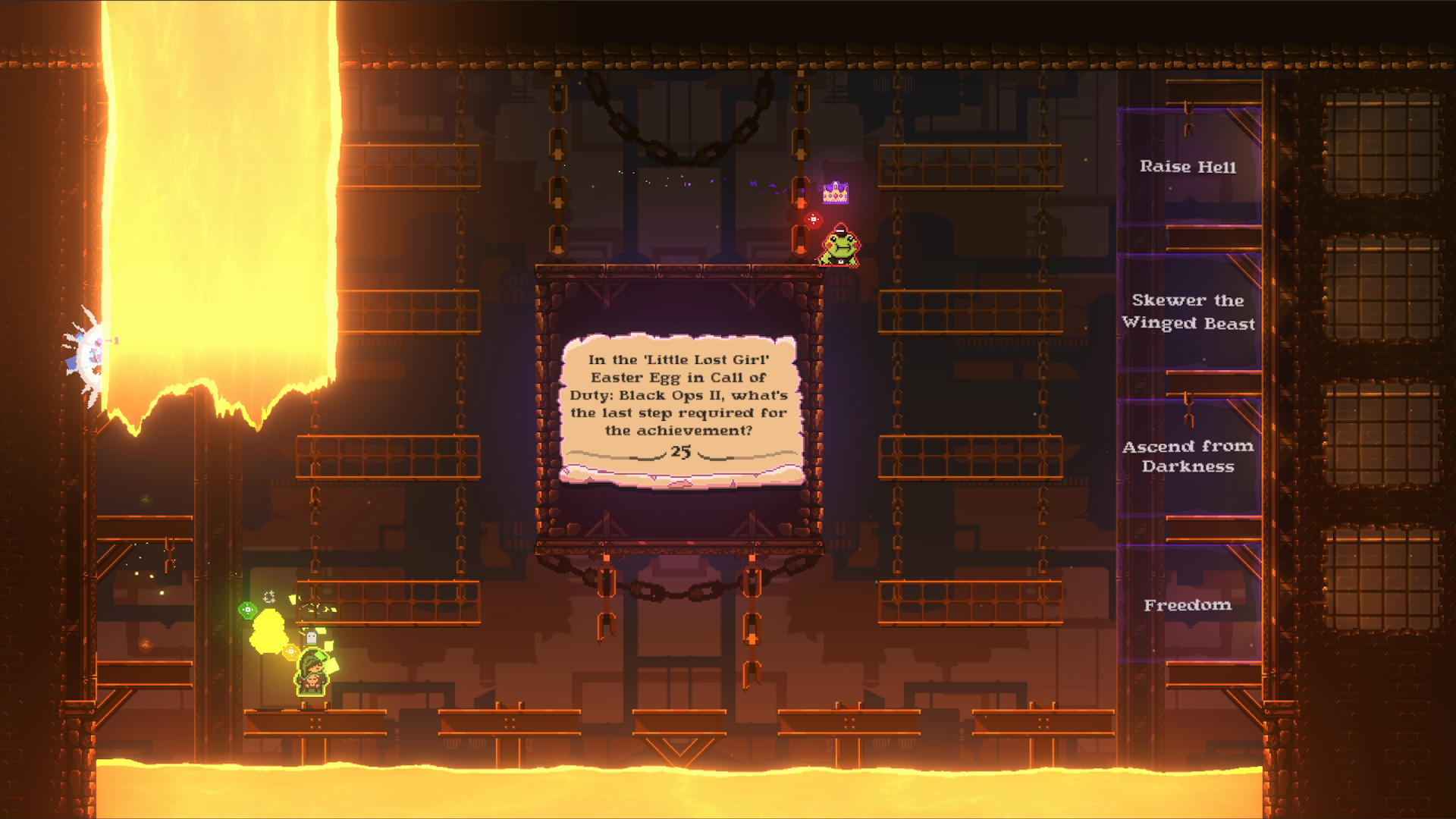Choose "Freedom" as your answer

point(1188,605)
